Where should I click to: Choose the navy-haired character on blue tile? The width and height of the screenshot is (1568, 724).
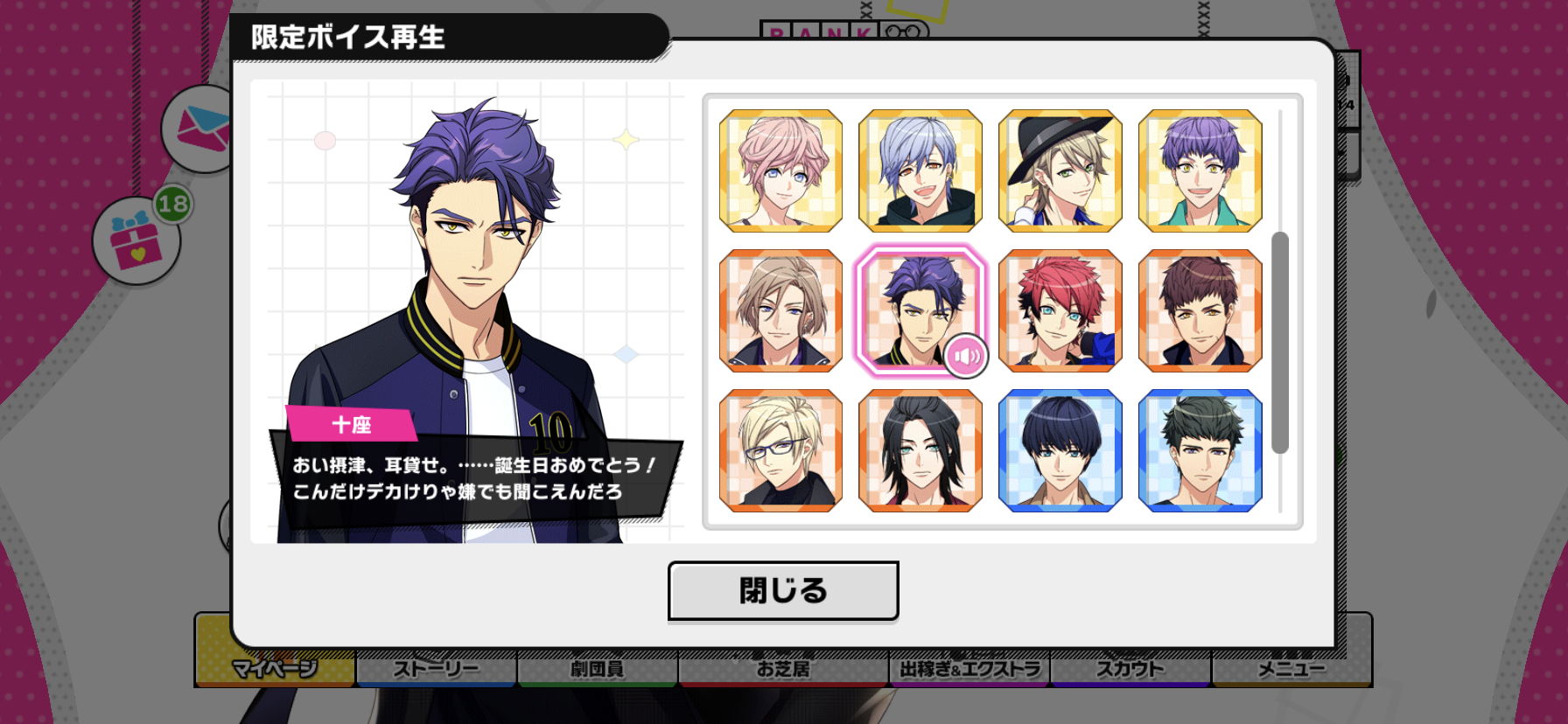pyautogui.click(x=1060, y=451)
